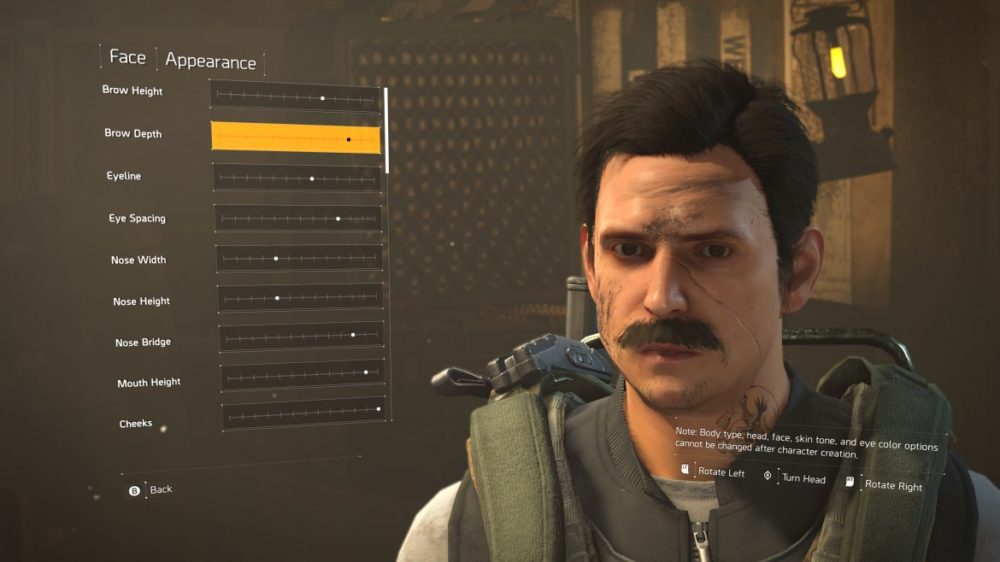Open the Appearance tab
1000x562 pixels.
210,60
